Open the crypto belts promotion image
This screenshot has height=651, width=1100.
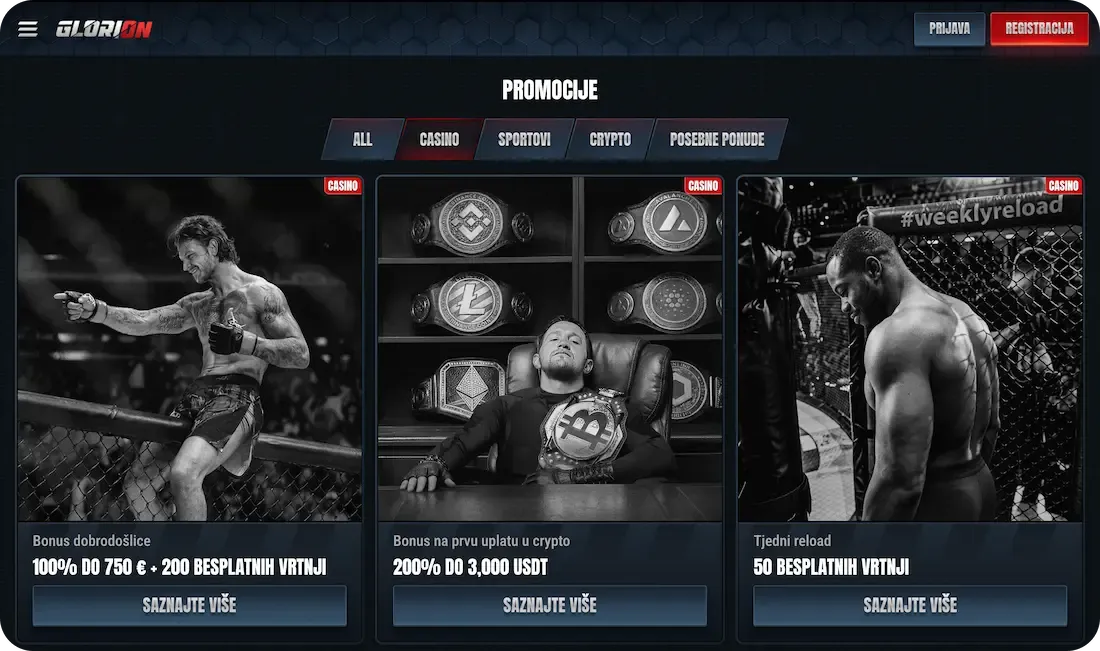550,349
